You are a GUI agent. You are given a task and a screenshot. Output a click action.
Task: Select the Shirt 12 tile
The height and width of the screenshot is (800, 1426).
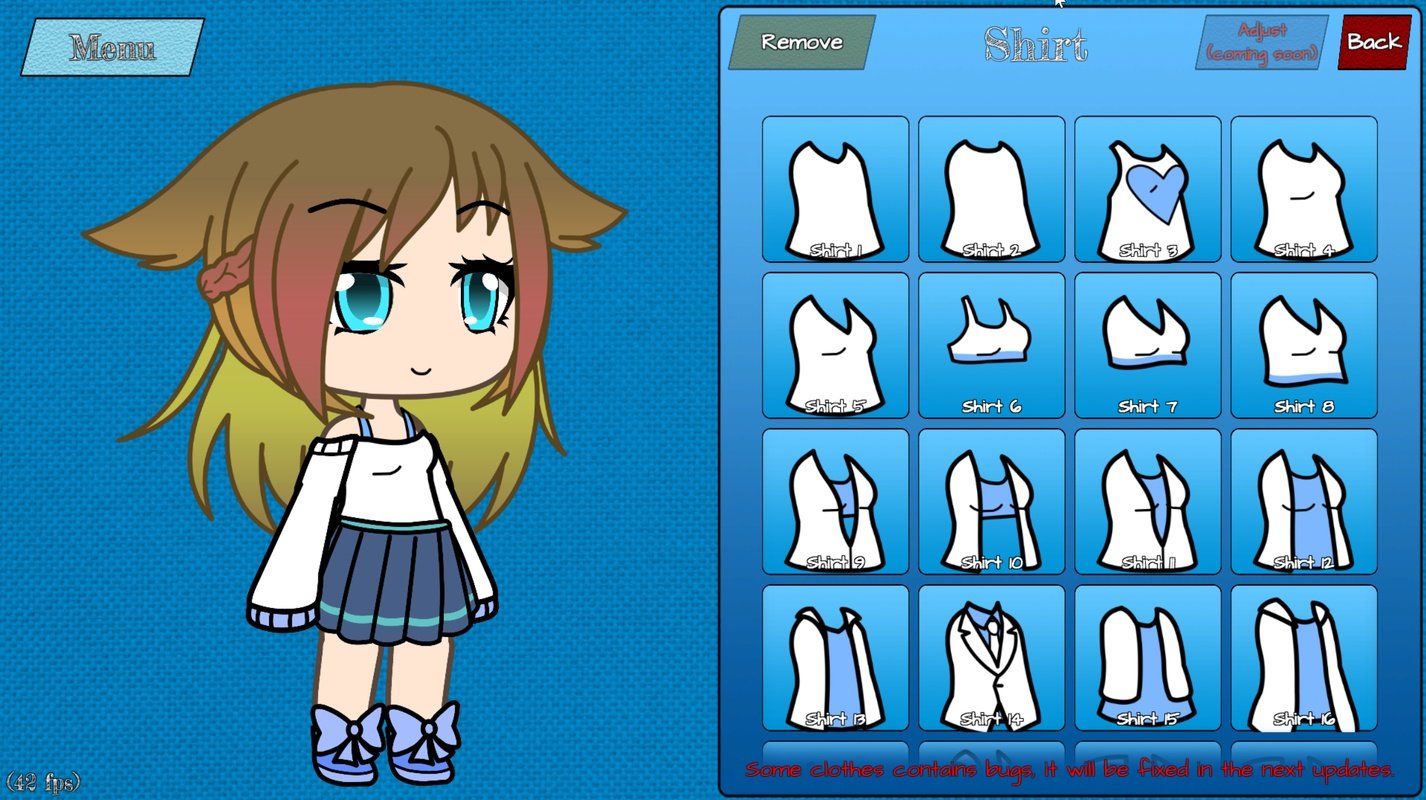click(1303, 501)
